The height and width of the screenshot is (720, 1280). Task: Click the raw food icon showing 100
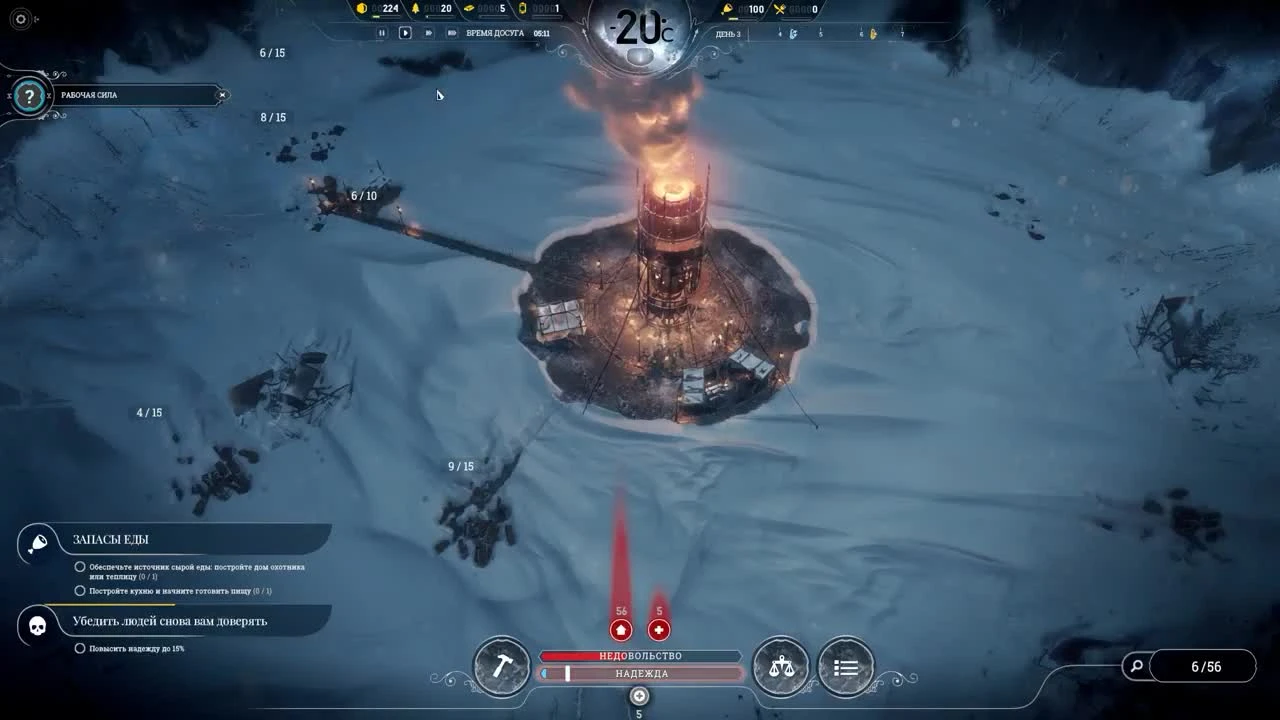pyautogui.click(x=727, y=9)
